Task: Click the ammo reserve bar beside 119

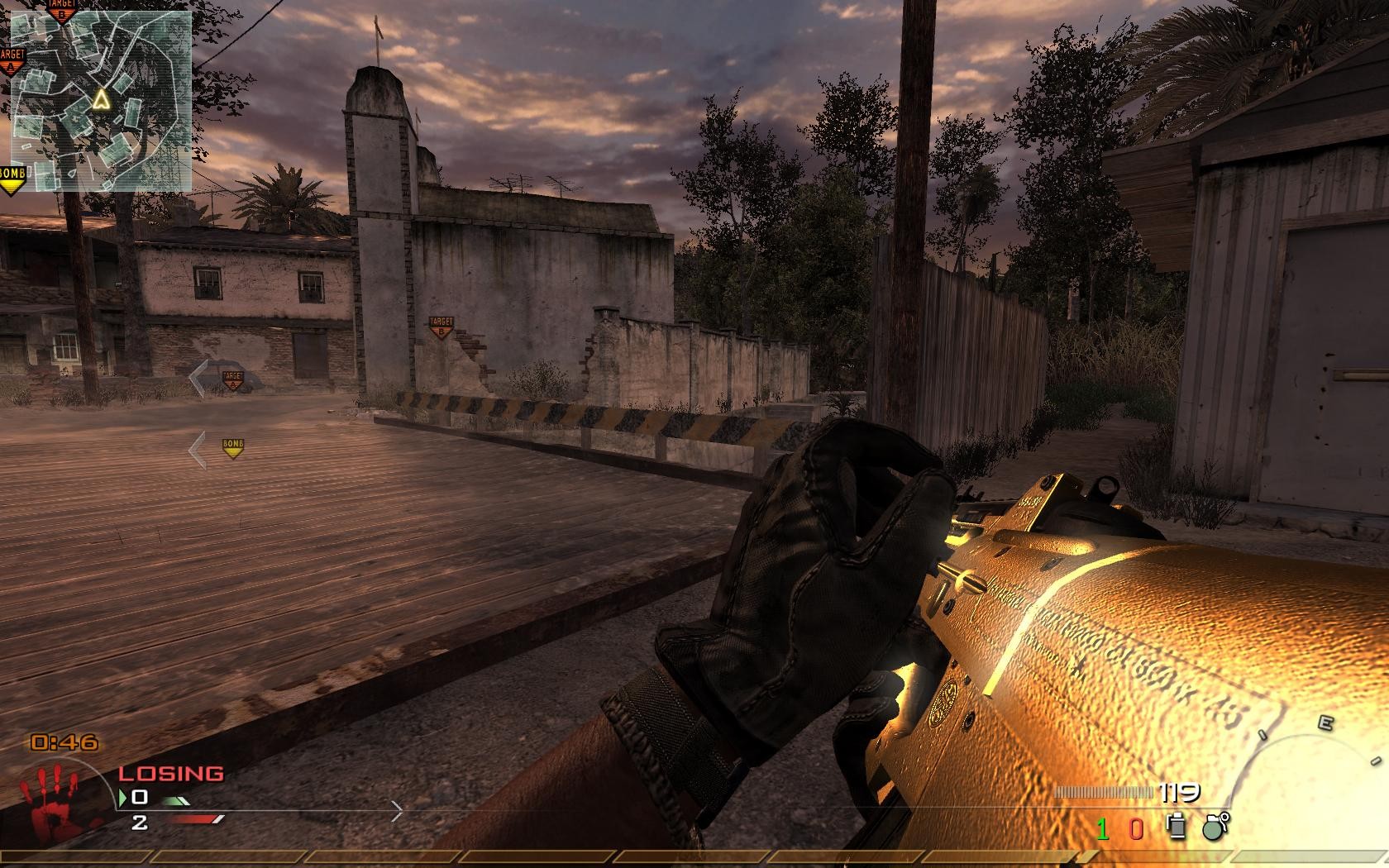Action: (x=1104, y=792)
